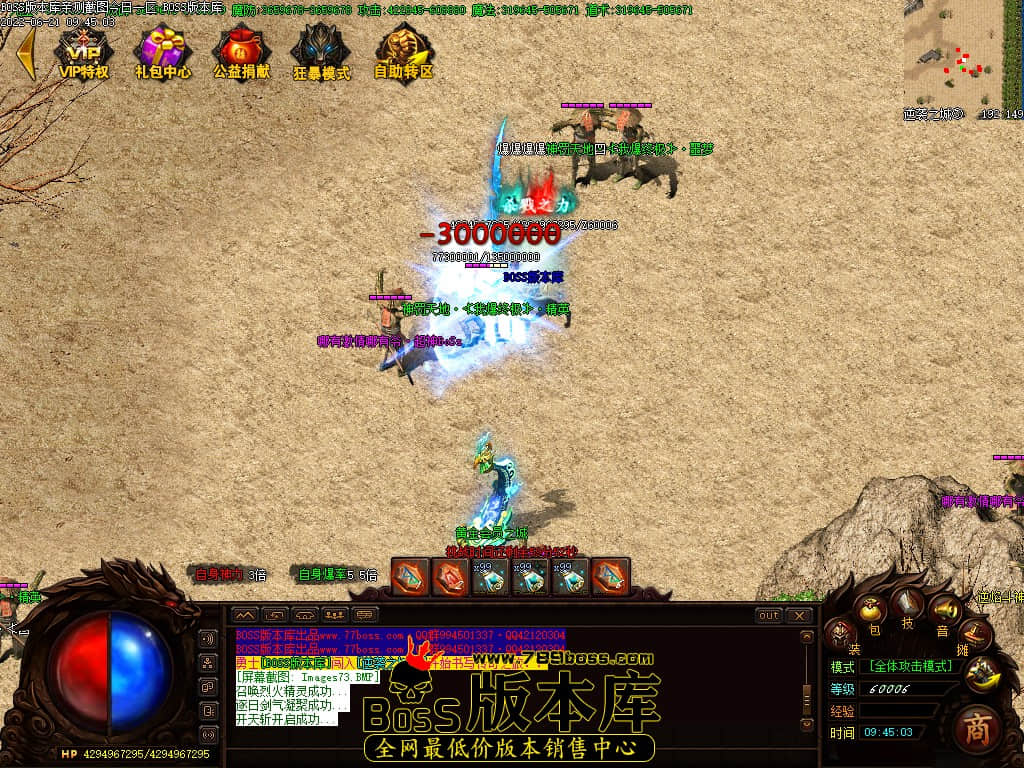The width and height of the screenshot is (1024, 768).
Task: Click the screenshot message in chat log
Action: click(307, 677)
